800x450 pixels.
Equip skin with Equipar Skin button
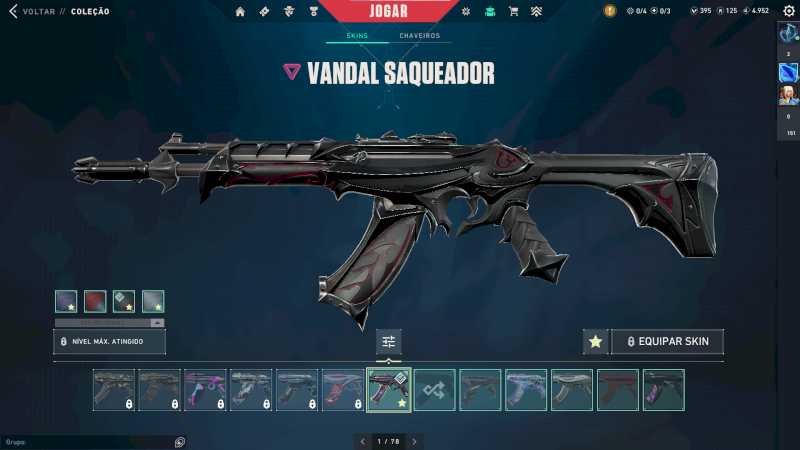tap(668, 342)
